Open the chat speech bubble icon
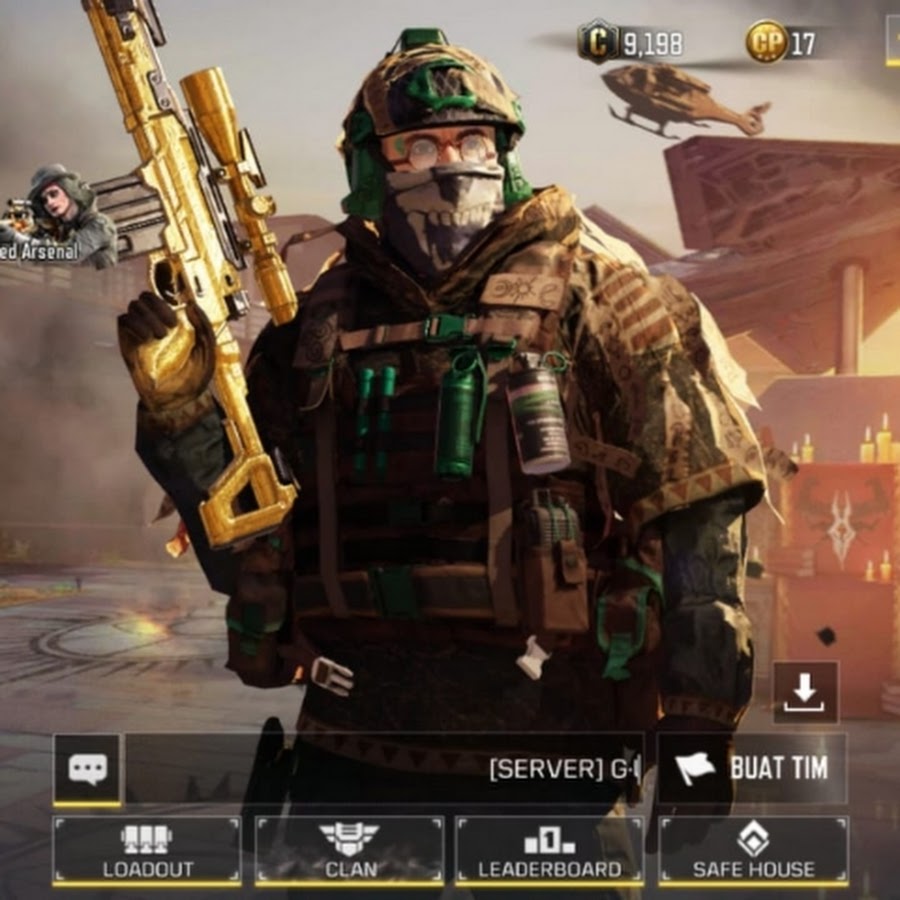This screenshot has width=900, height=900. (87, 769)
